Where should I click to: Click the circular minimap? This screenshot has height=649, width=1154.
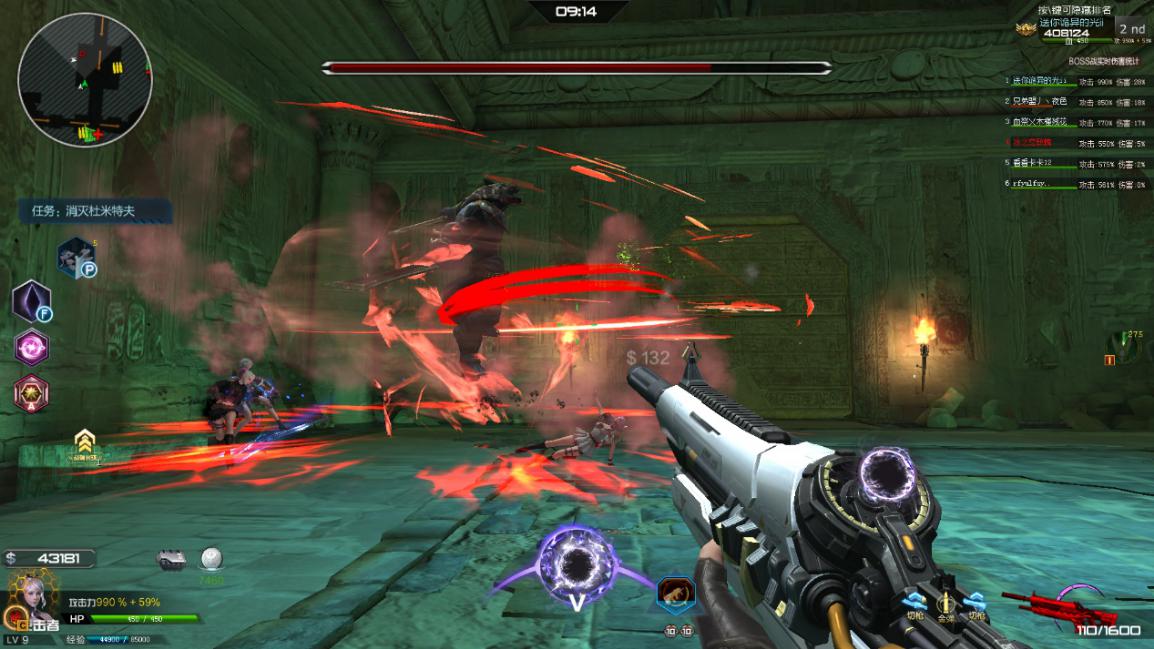click(x=85, y=80)
